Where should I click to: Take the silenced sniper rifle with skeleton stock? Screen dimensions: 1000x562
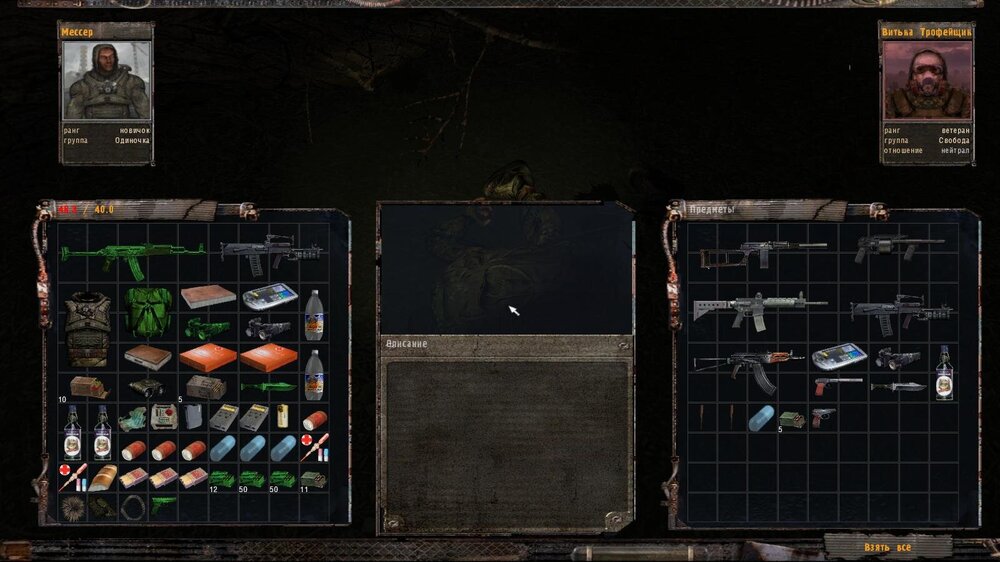pos(762,253)
